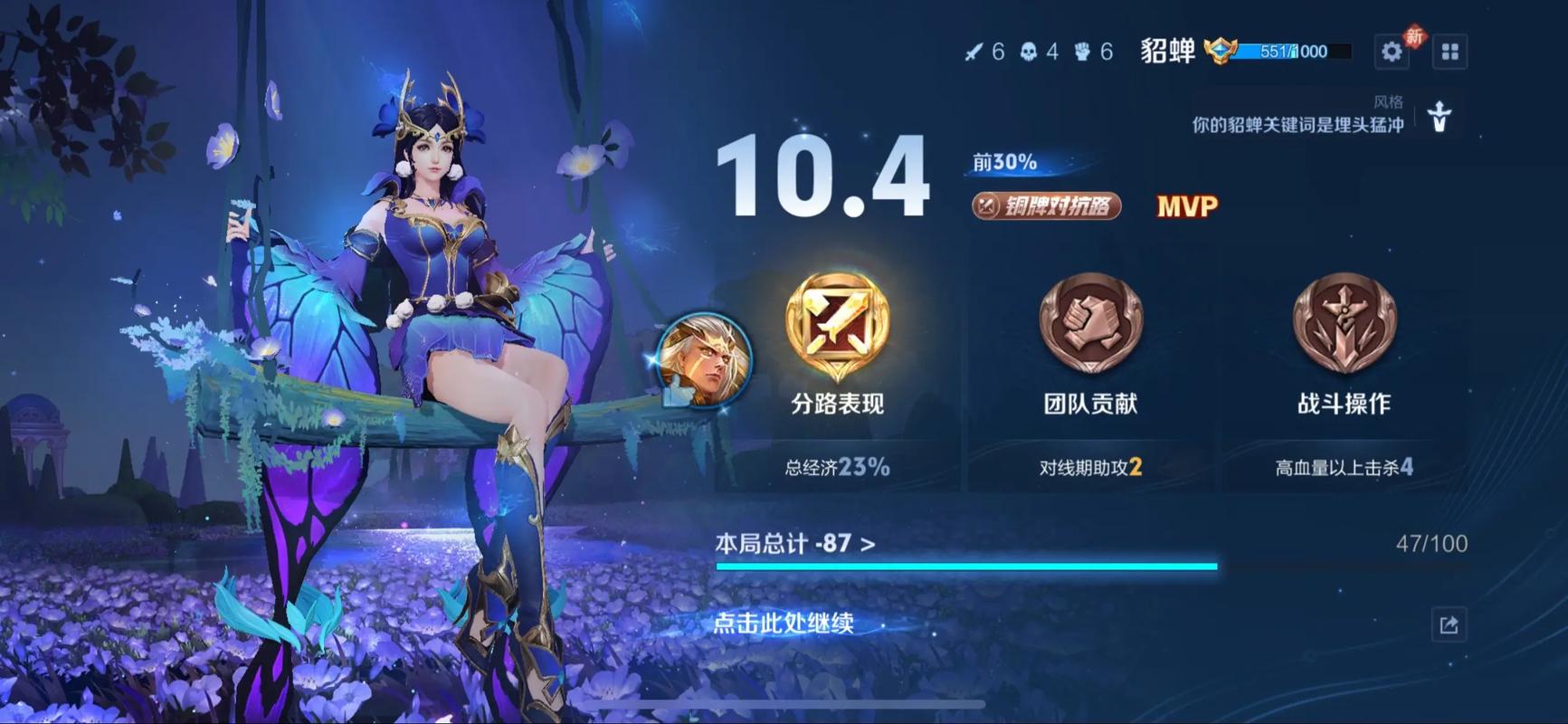Click the 貂蝉 hero name
The width and height of the screenshot is (1568, 724).
(x=1166, y=52)
